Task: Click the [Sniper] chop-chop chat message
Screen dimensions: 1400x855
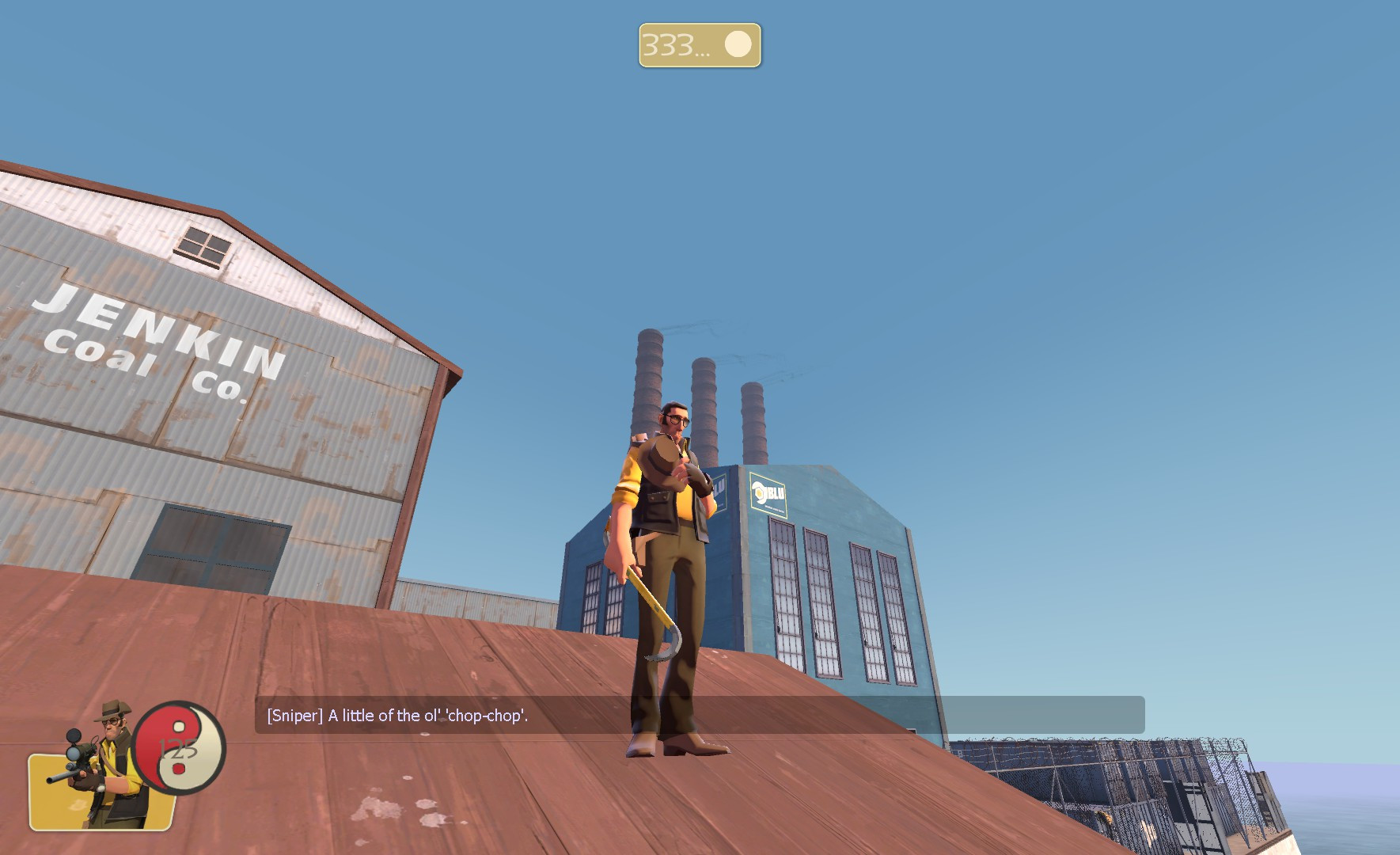Action: [x=397, y=716]
